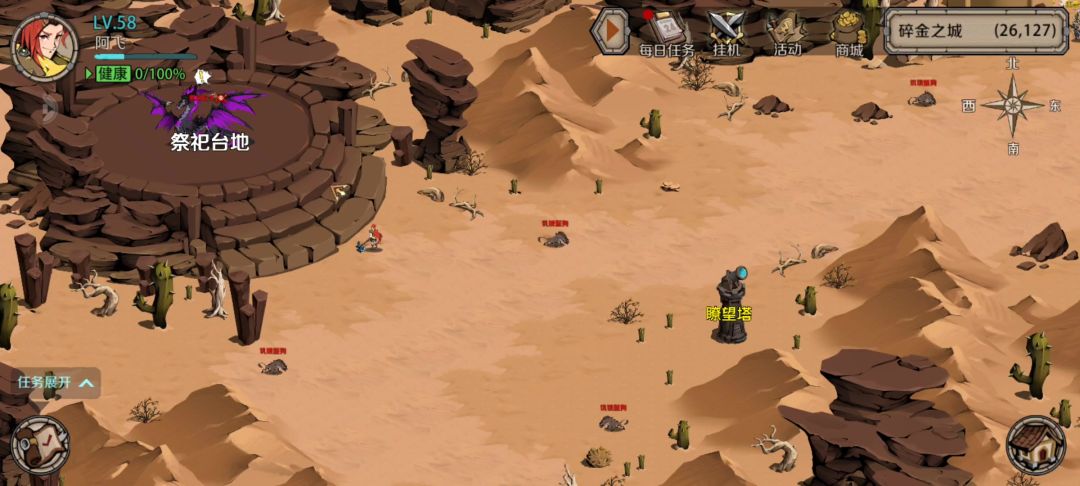This screenshot has width=1080, height=486.
Task: Tap the house icon to return home
Action: (1036, 445)
